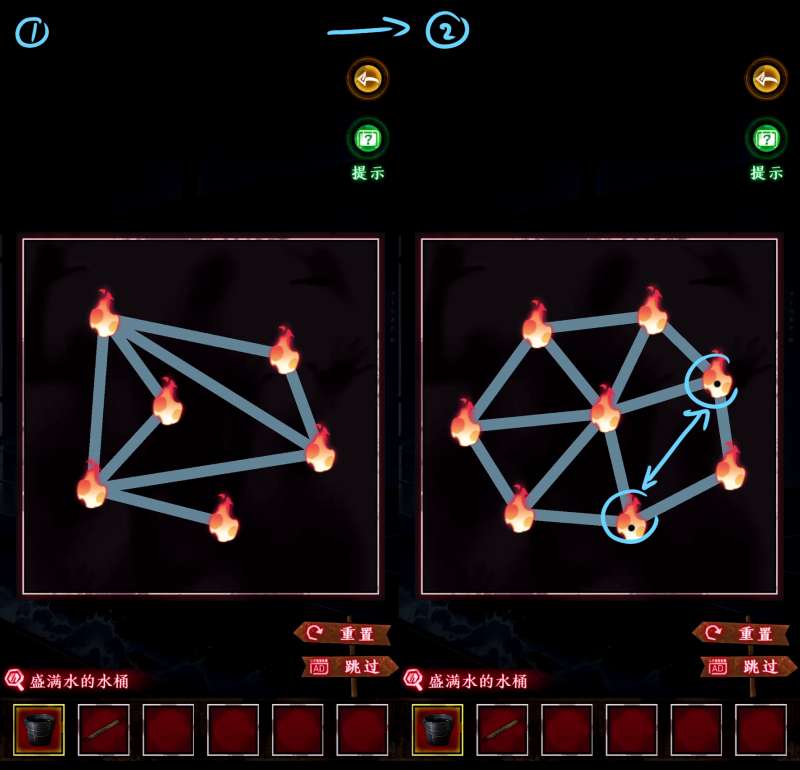
Task: Select the water bucket slot in screenshot 2
Action: tap(437, 730)
